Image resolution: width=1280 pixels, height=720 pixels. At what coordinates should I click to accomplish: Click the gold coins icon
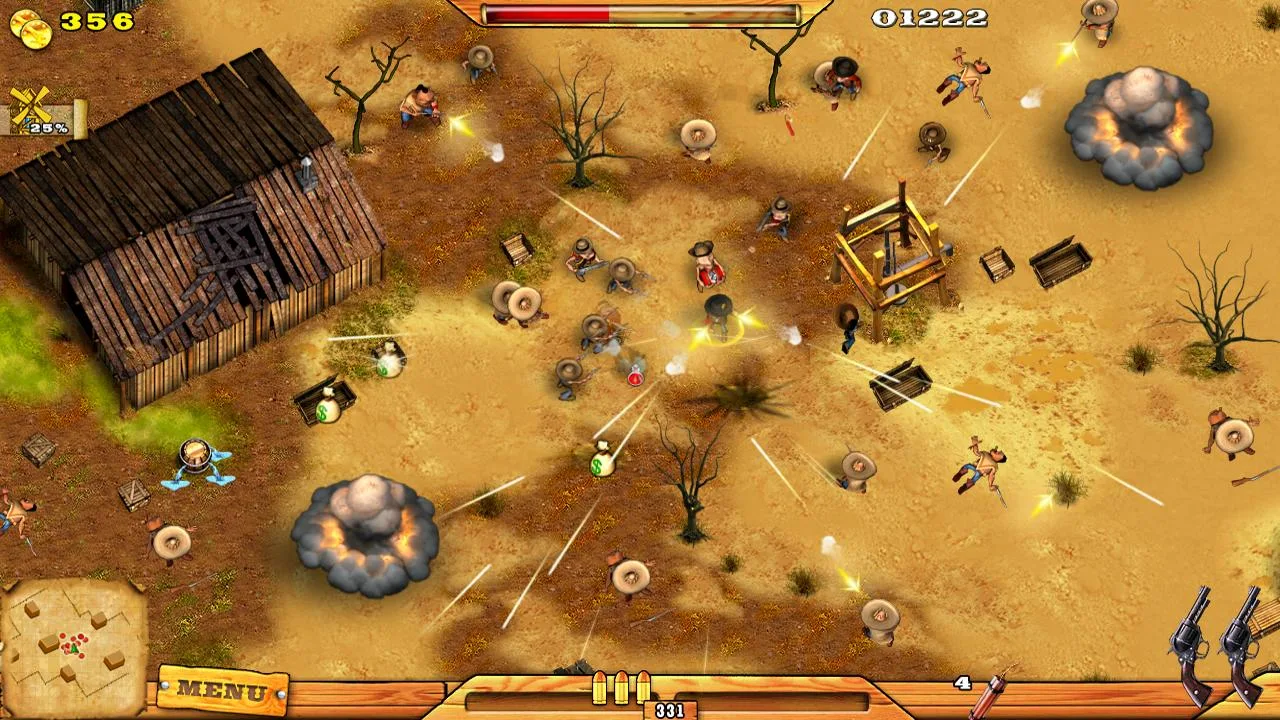tap(31, 26)
